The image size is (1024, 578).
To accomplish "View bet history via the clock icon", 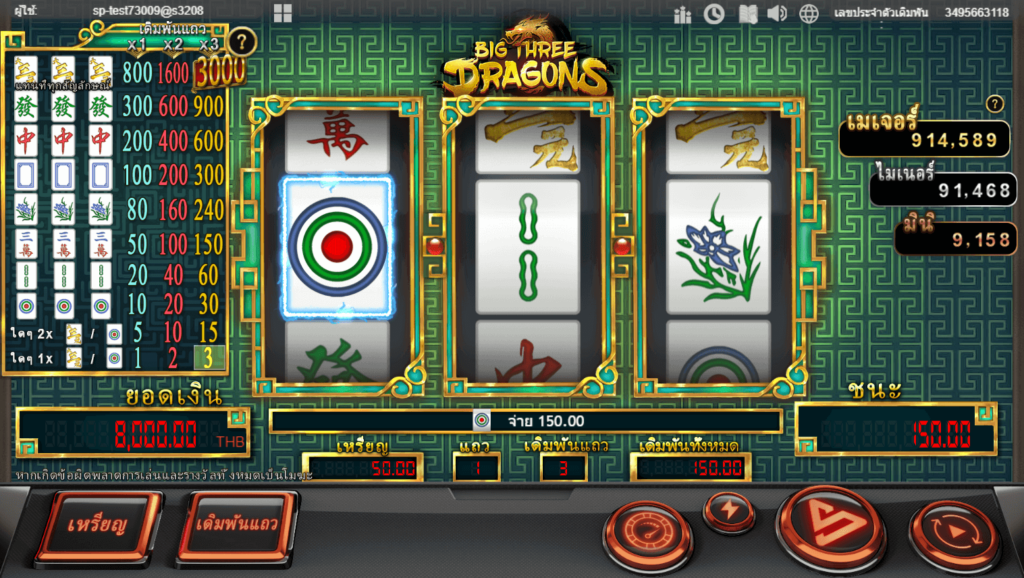I will [x=714, y=14].
